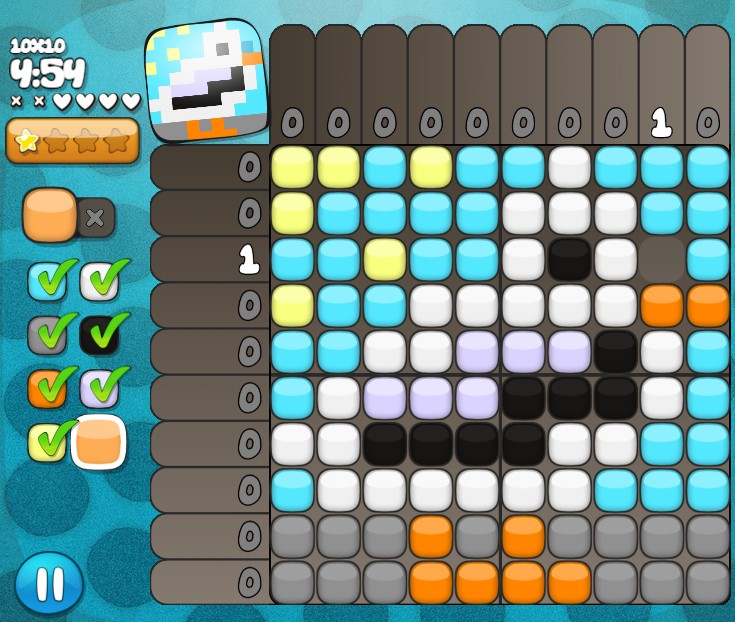Select the black color swatch
This screenshot has width=735, height=622.
pos(100,335)
